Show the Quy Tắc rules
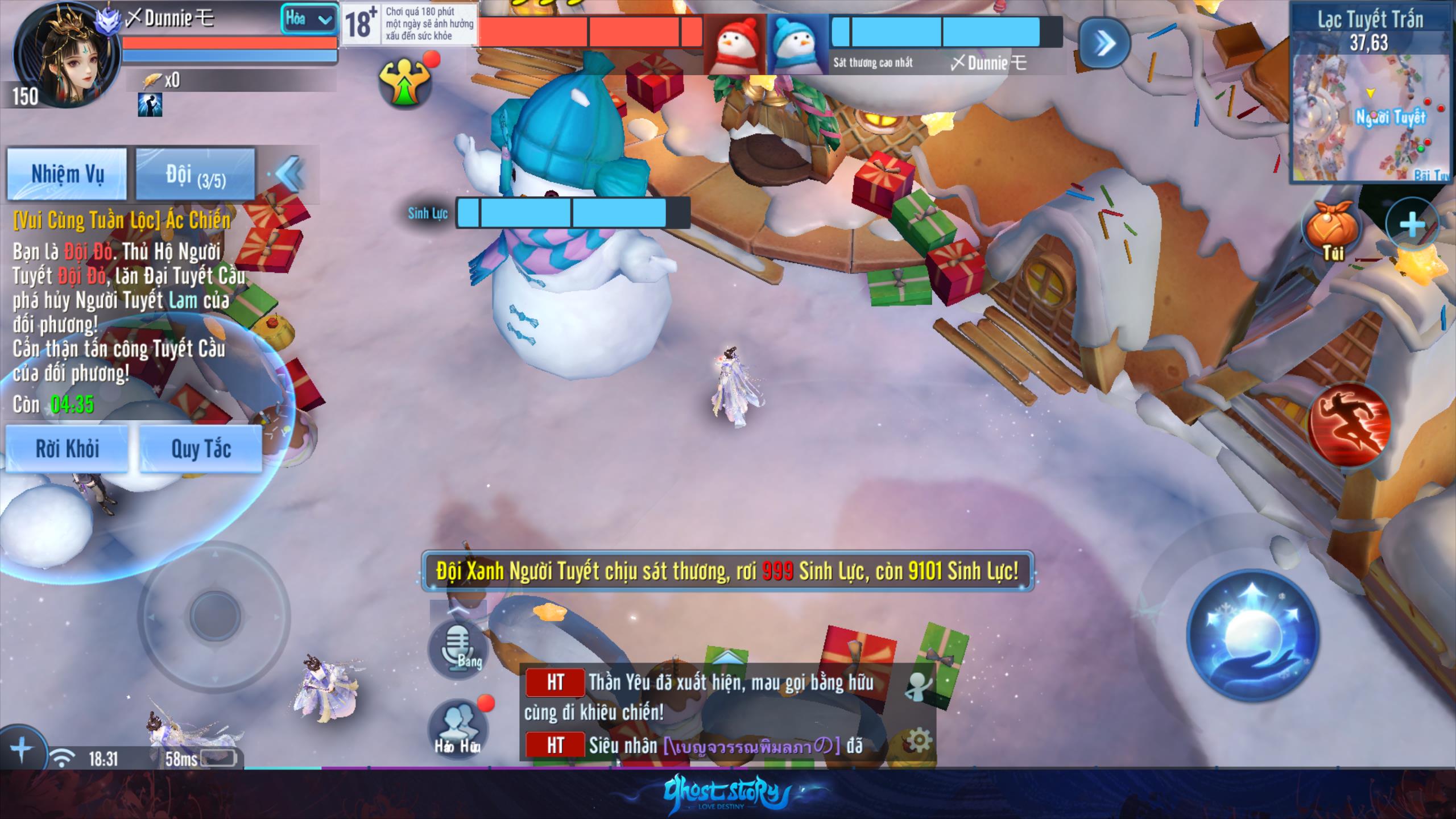Screen dimensions: 1456x819 (x=201, y=449)
